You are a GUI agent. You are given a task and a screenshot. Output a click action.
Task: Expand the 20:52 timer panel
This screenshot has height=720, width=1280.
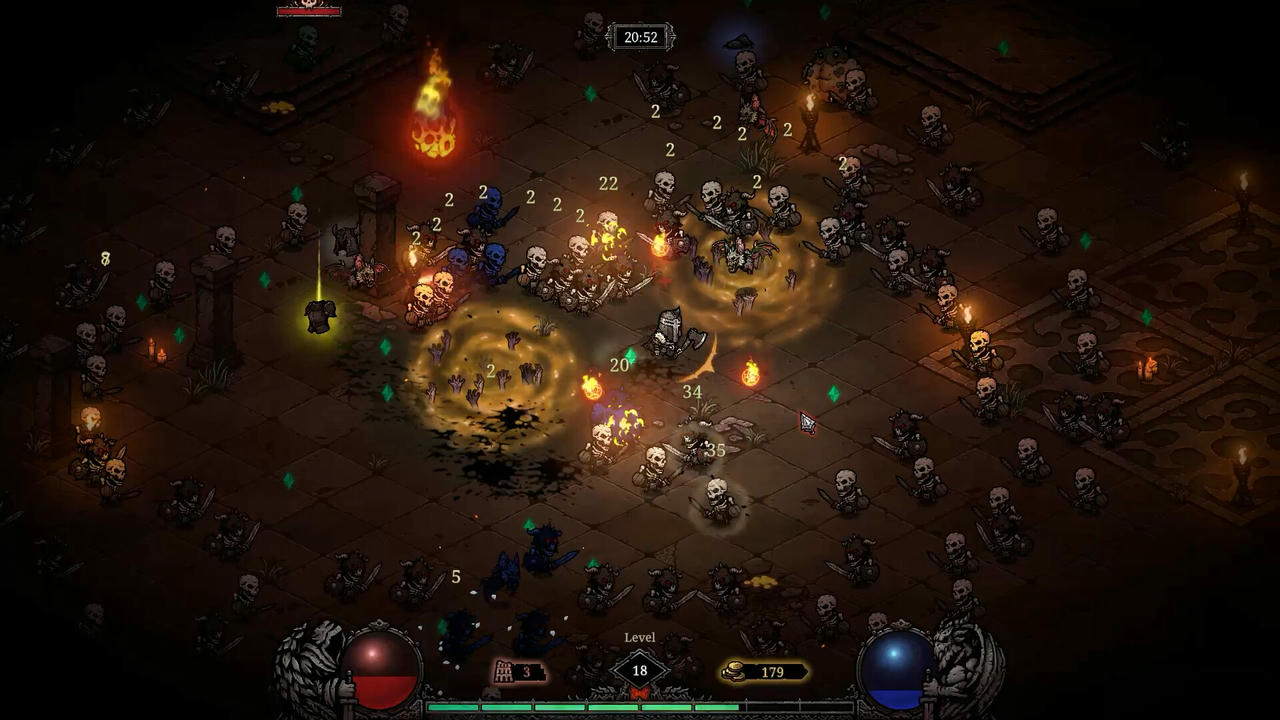click(x=642, y=37)
